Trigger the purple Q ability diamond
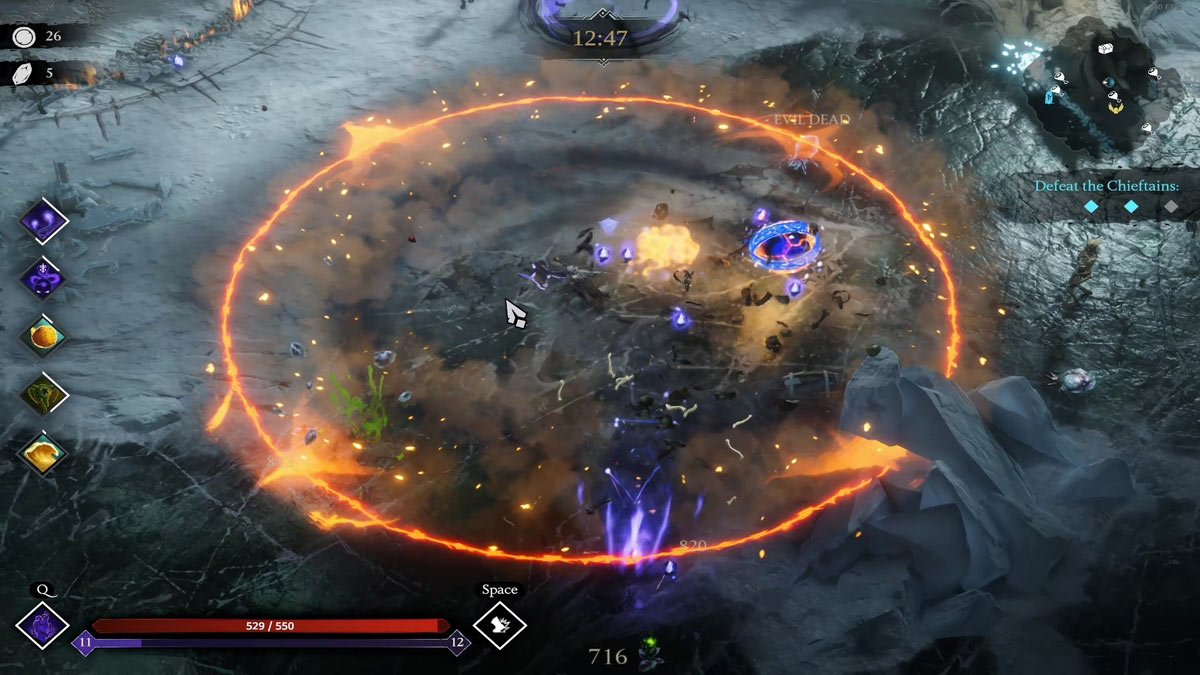The width and height of the screenshot is (1200, 675). point(43,626)
